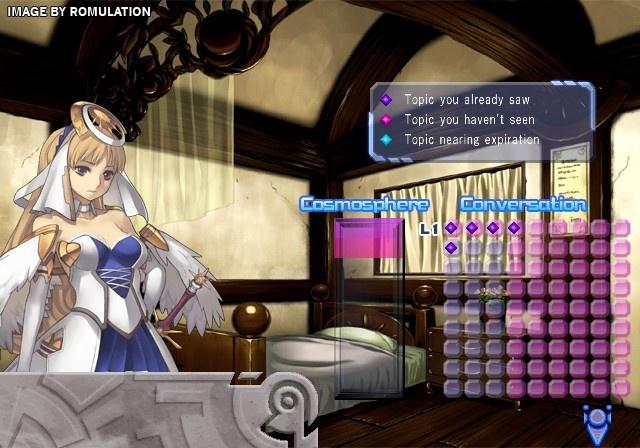Screen dimensions: 640x448
Task: Choose the lone topic diamond in the second row
Action: coord(451,248)
